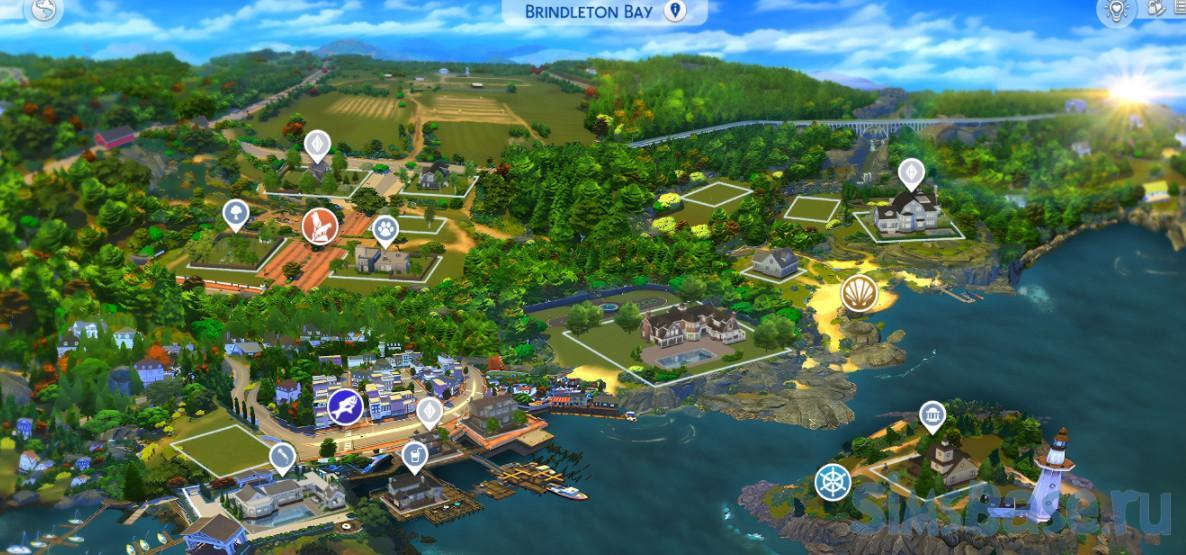Open the world selection globe button
Image resolution: width=1186 pixels, height=555 pixels.
(44, 10)
